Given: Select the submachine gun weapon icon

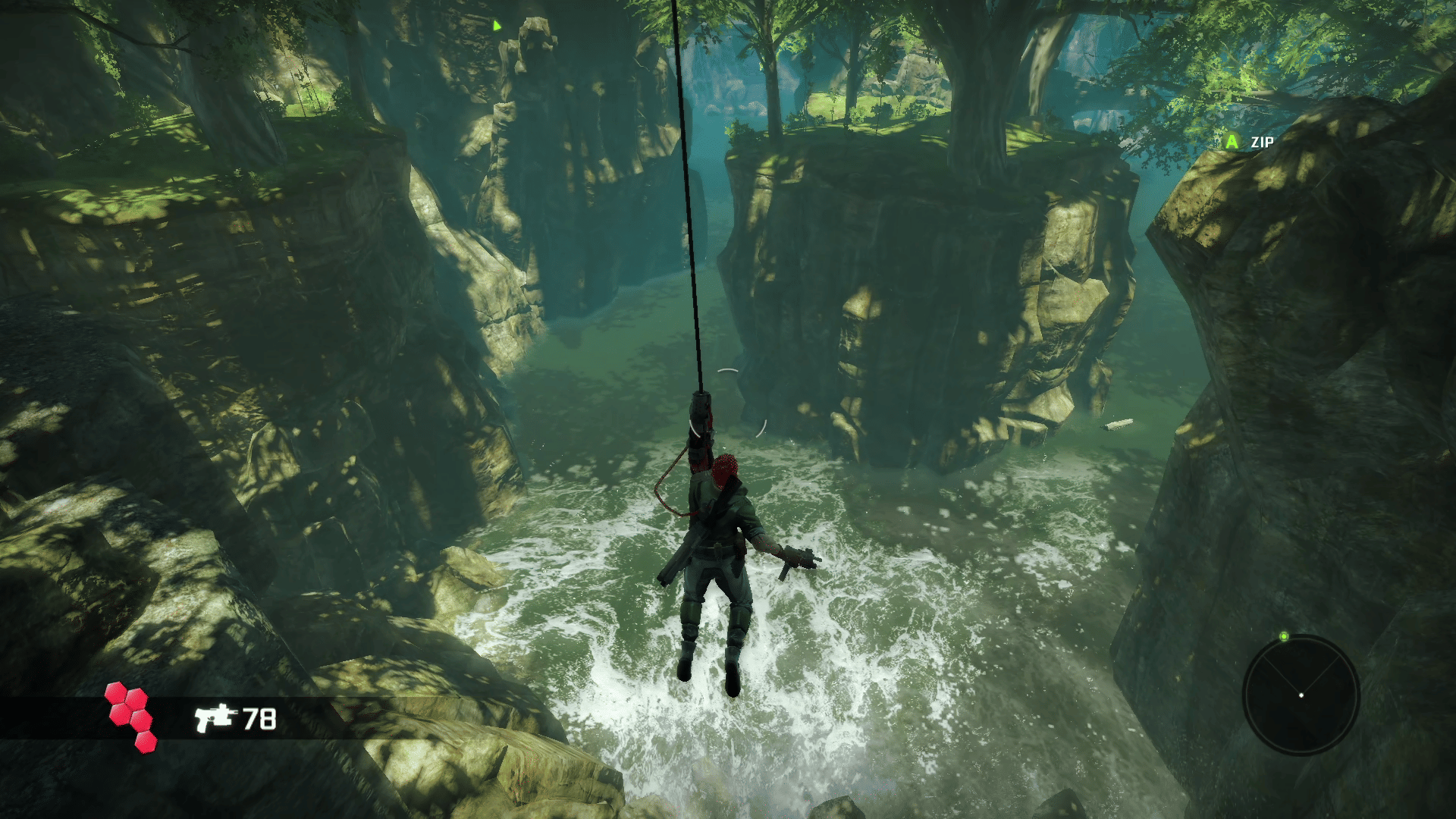Looking at the screenshot, I should click(x=215, y=717).
